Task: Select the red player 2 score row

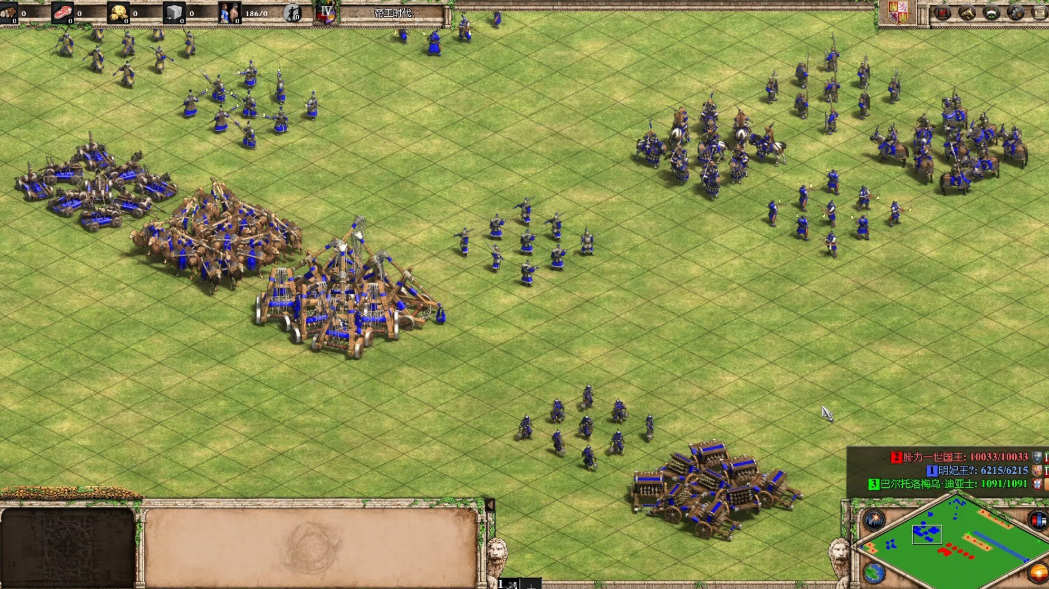Action: click(960, 457)
